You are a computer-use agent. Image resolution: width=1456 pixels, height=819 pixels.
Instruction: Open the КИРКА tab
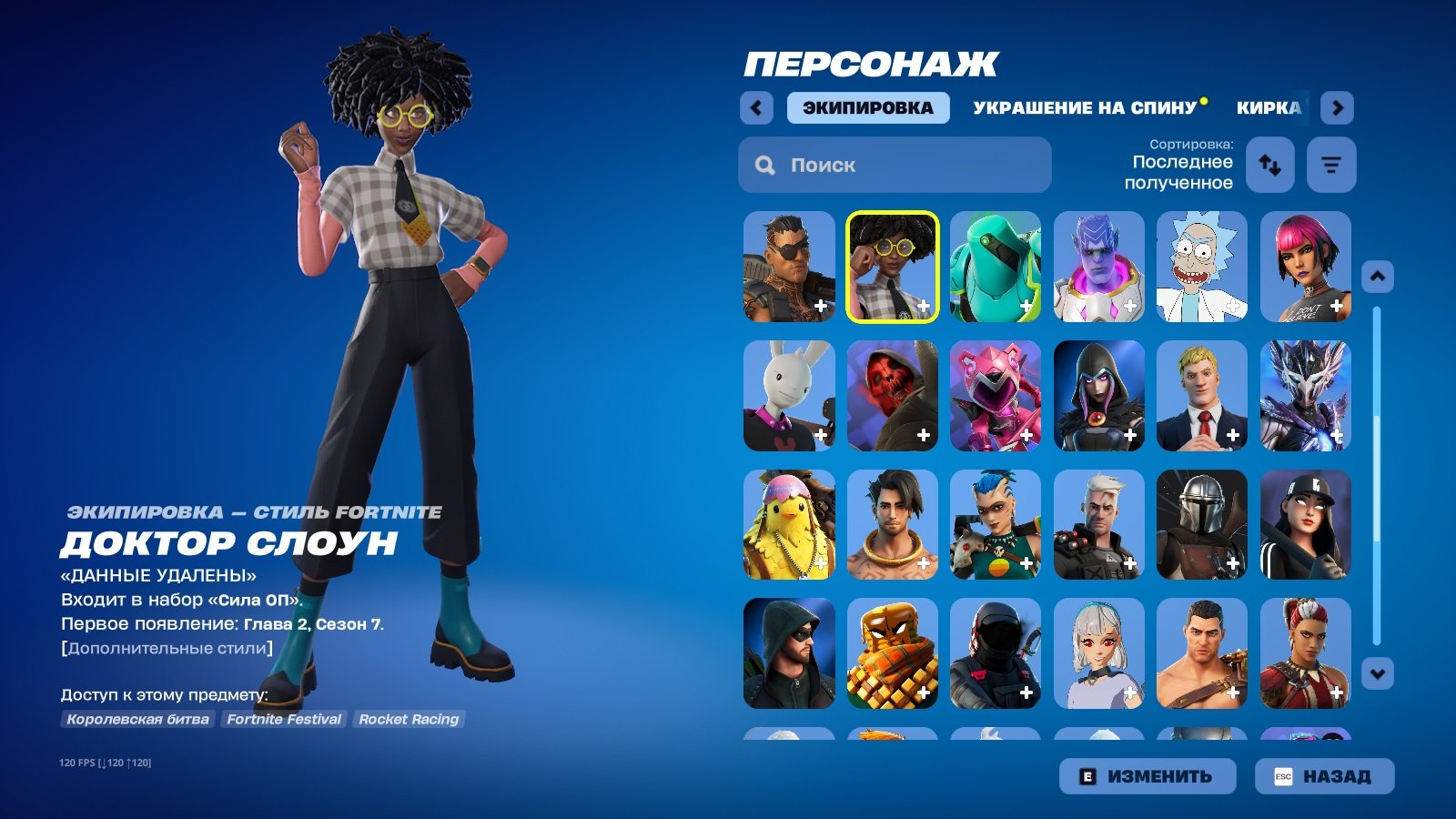[1269, 106]
